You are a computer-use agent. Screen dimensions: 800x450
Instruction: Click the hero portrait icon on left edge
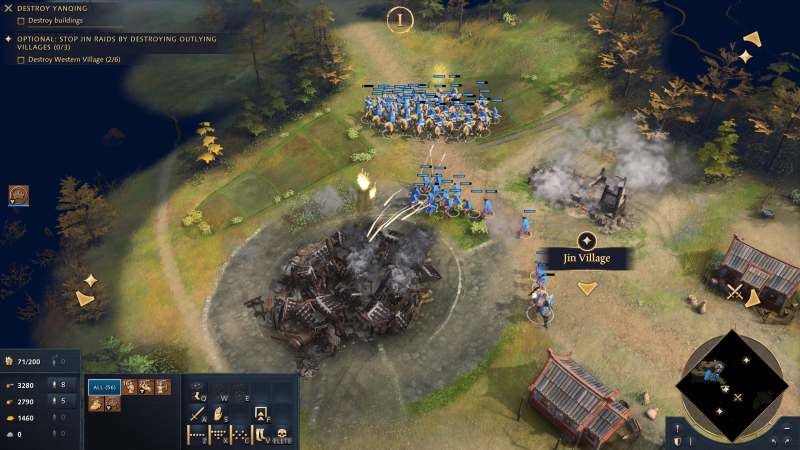coord(18,195)
